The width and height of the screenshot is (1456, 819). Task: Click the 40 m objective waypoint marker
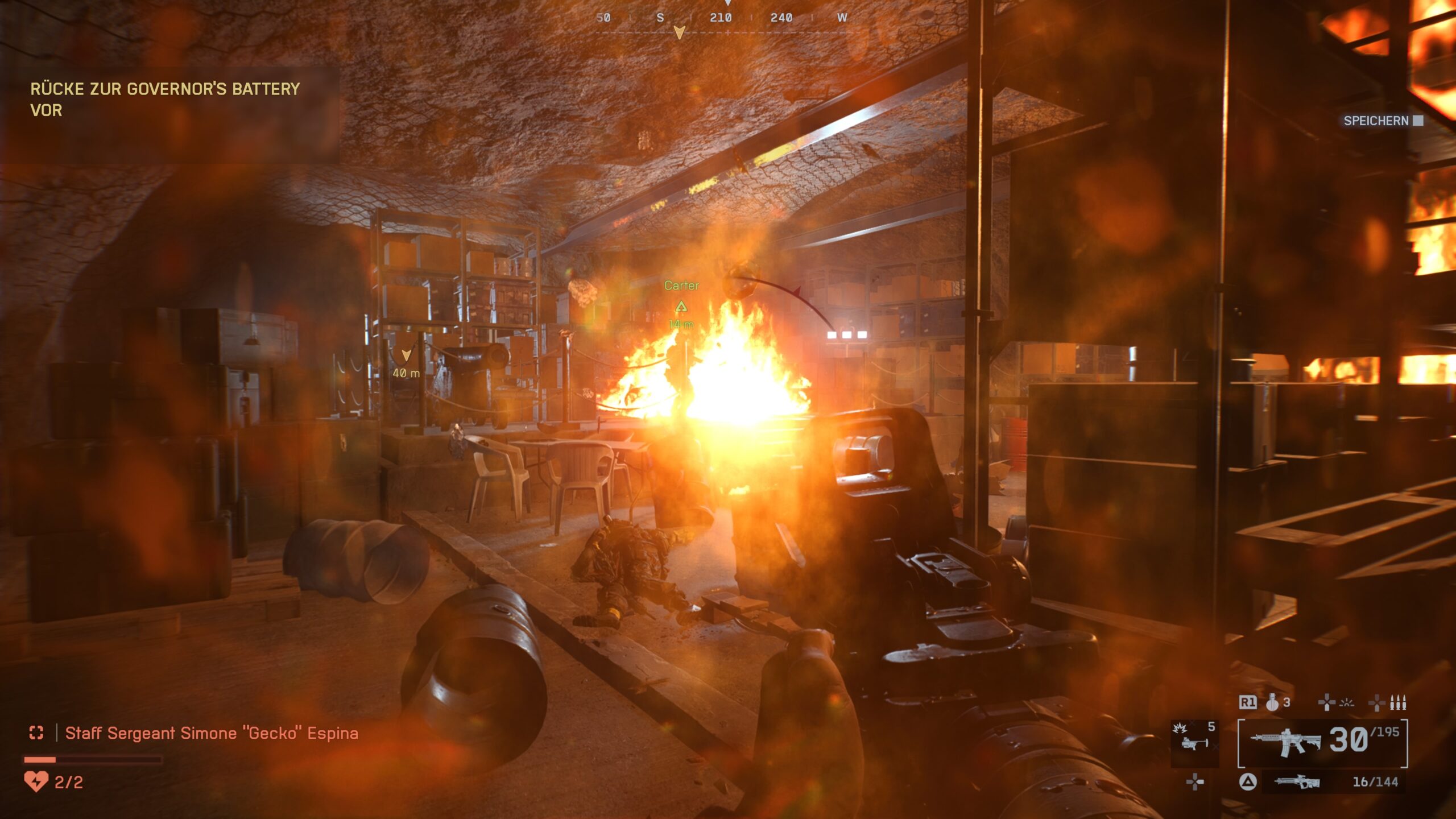coord(406,356)
